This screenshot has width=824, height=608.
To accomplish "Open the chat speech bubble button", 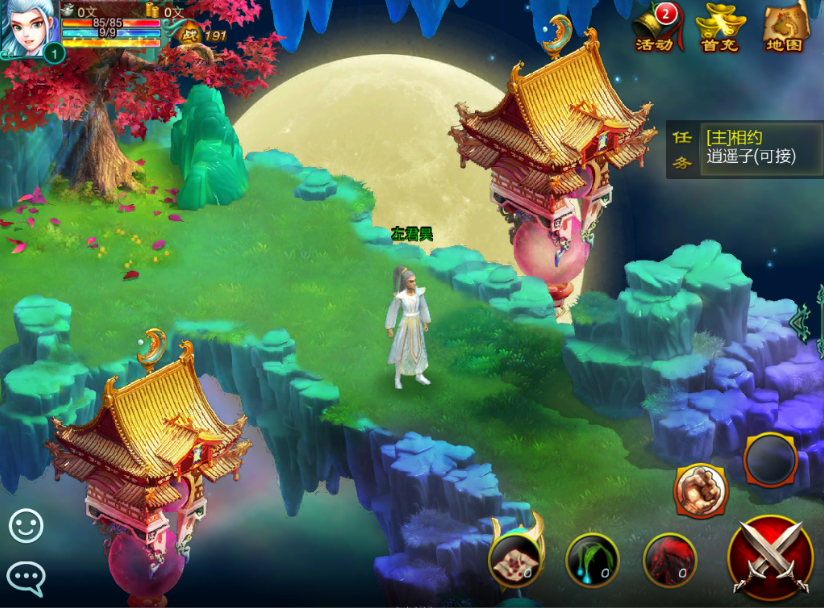I will (26, 576).
